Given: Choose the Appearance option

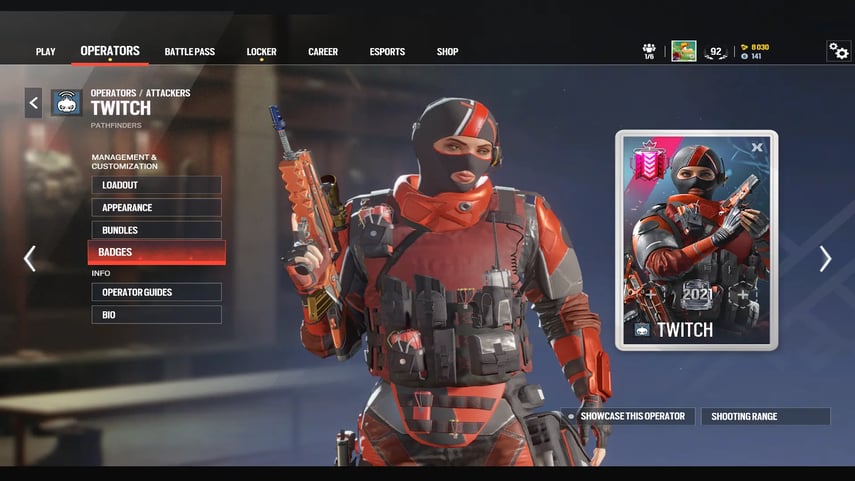Looking at the screenshot, I should pyautogui.click(x=156, y=208).
